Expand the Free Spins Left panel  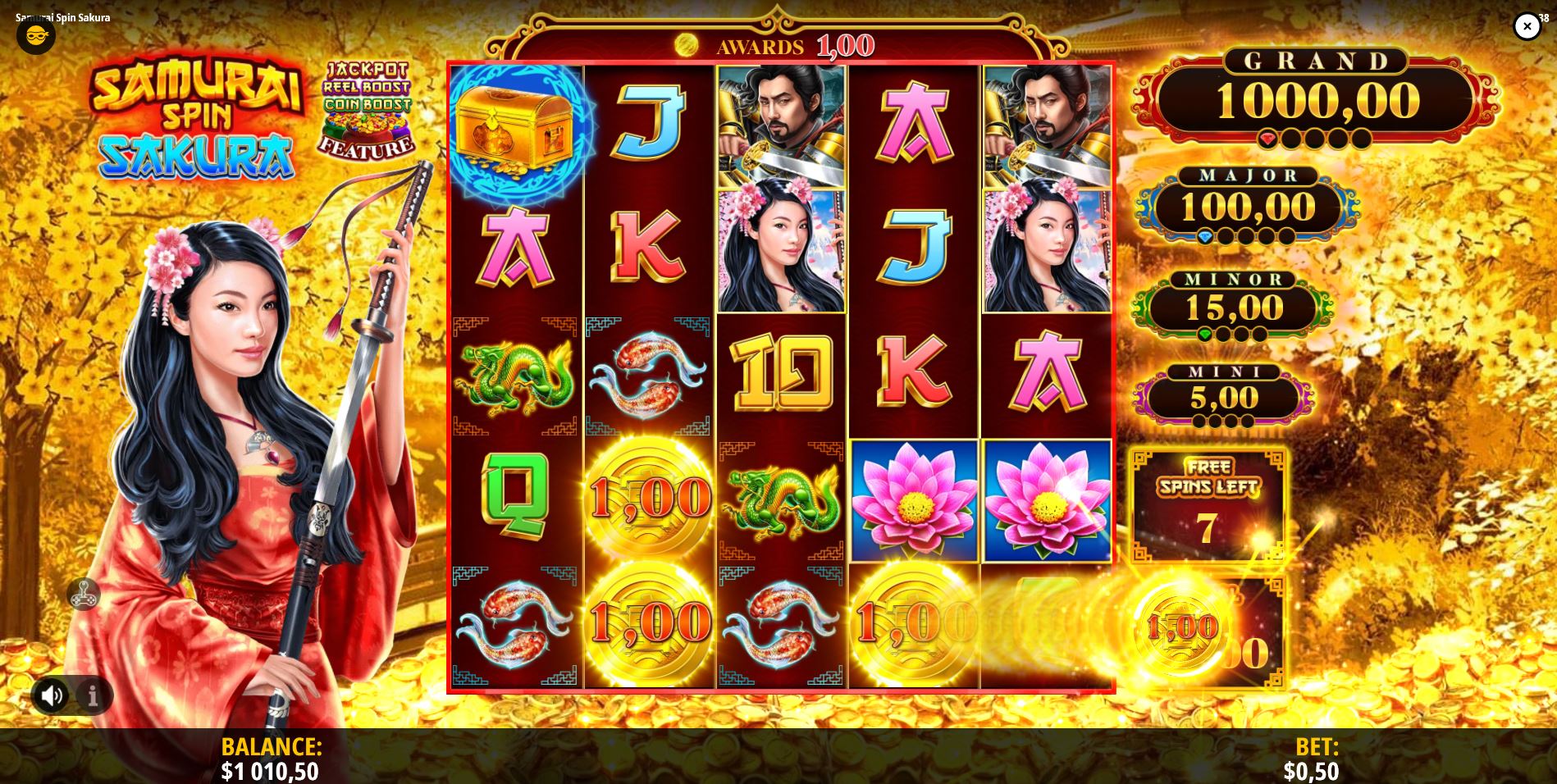click(1208, 504)
